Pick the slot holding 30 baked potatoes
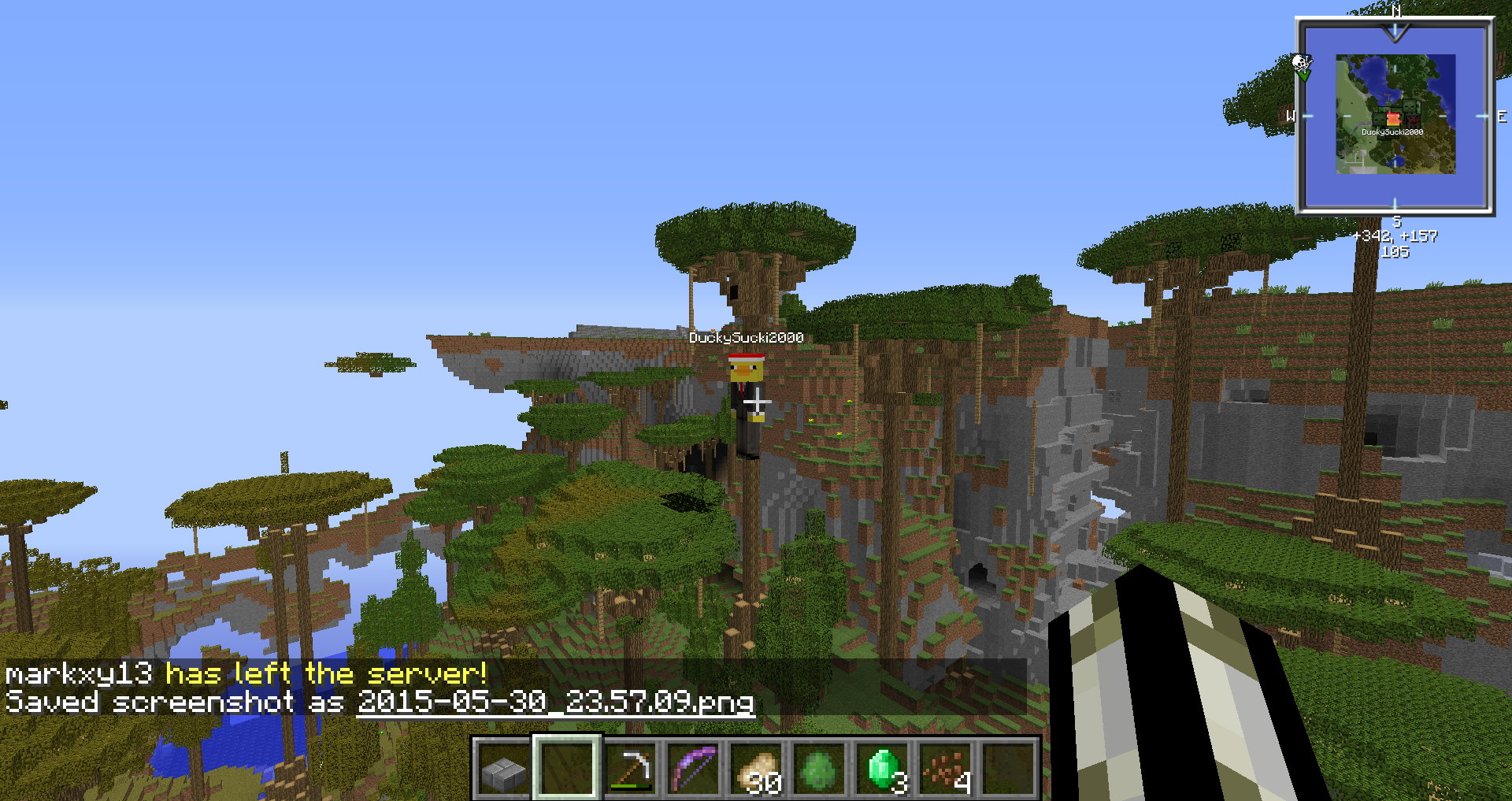 tap(758, 770)
